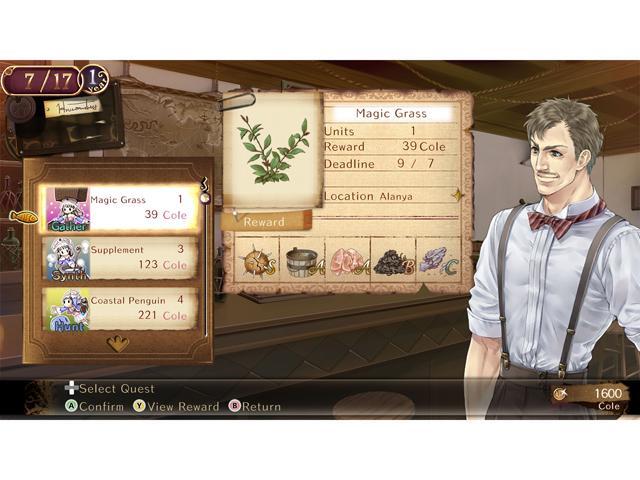The width and height of the screenshot is (640, 480).
Task: Select the black ore B-rank reward
Action: (x=392, y=262)
